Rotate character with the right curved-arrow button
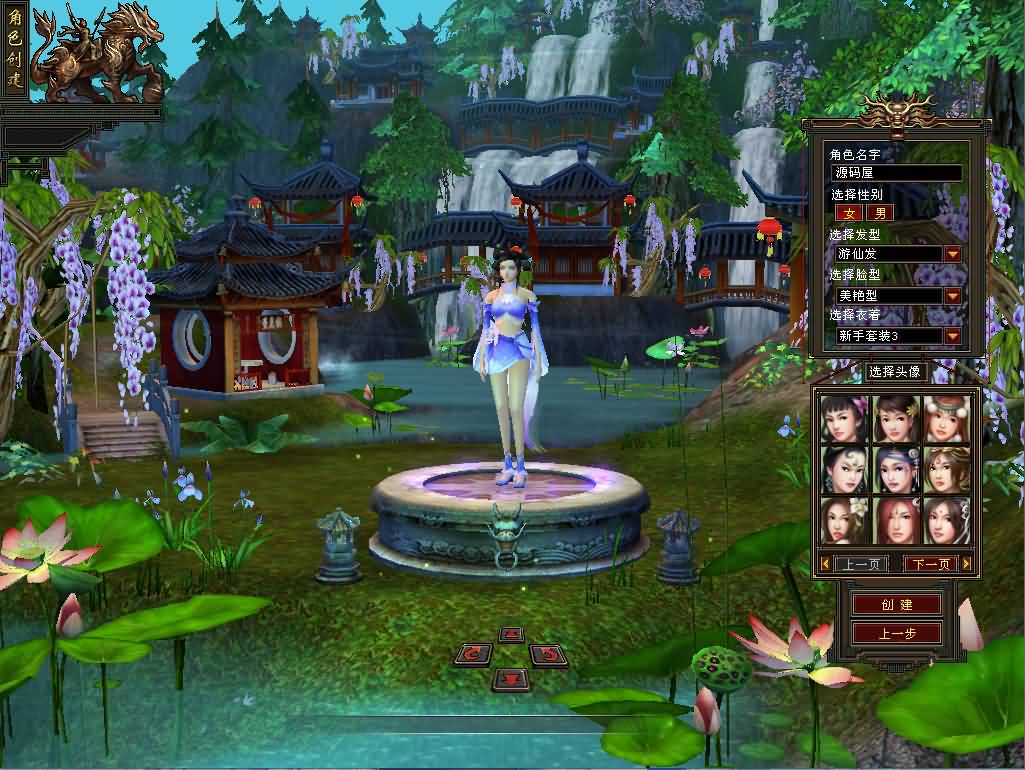The width and height of the screenshot is (1025, 770). pyautogui.click(x=548, y=655)
